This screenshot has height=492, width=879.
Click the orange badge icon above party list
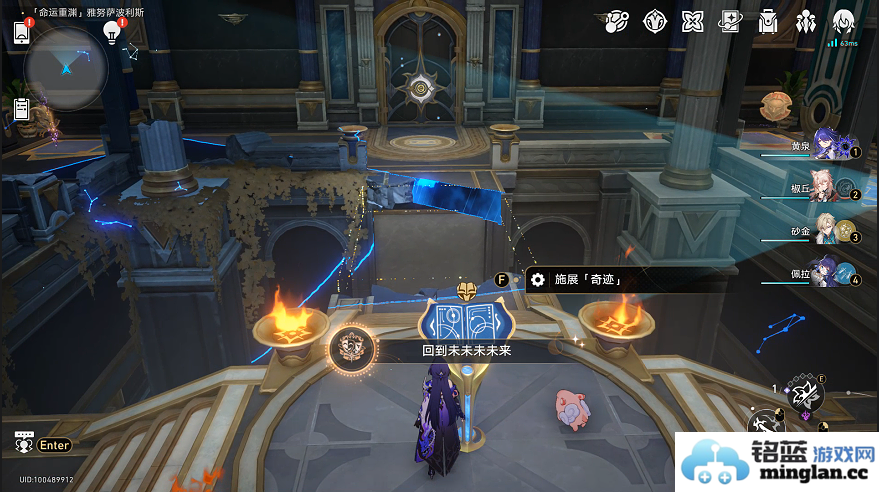coord(775,104)
